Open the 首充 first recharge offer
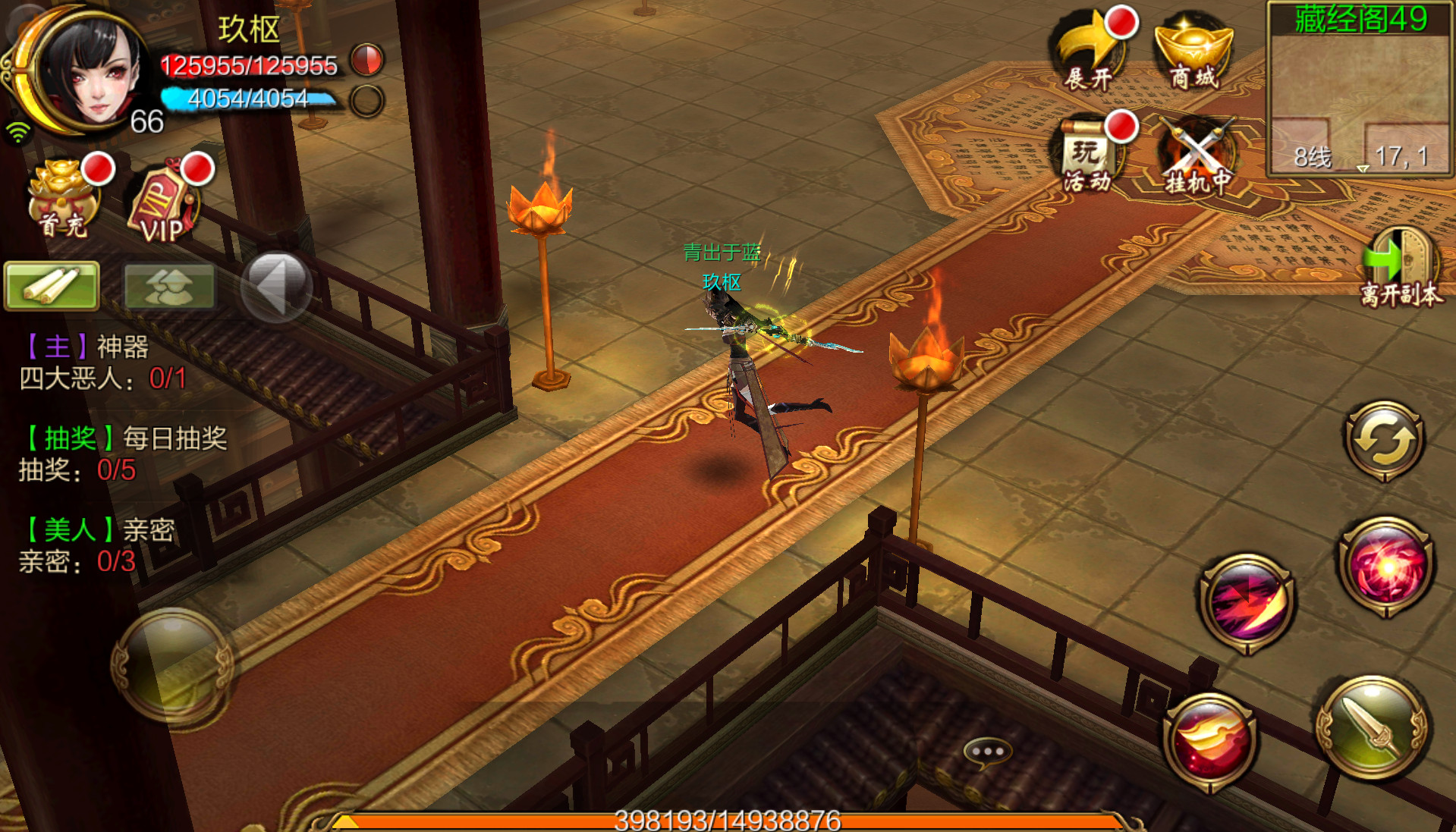1456x832 pixels. pos(64,199)
